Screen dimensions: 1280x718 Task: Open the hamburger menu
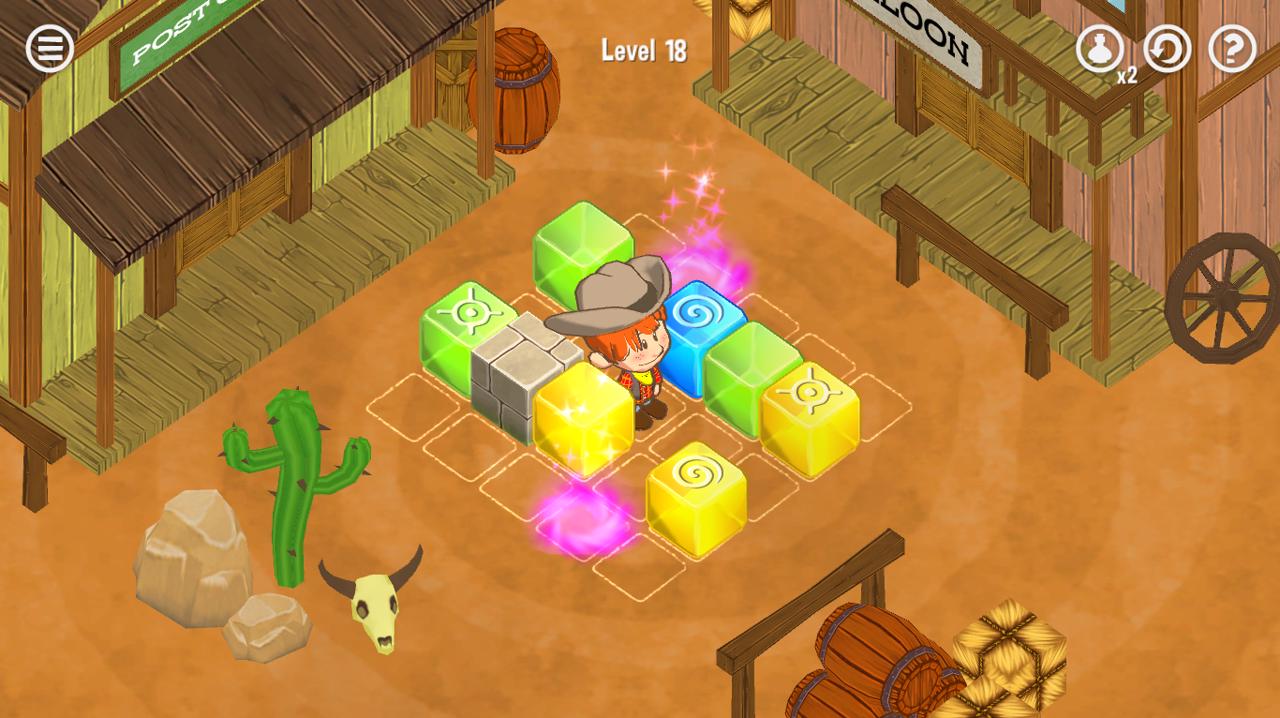click(x=49, y=48)
